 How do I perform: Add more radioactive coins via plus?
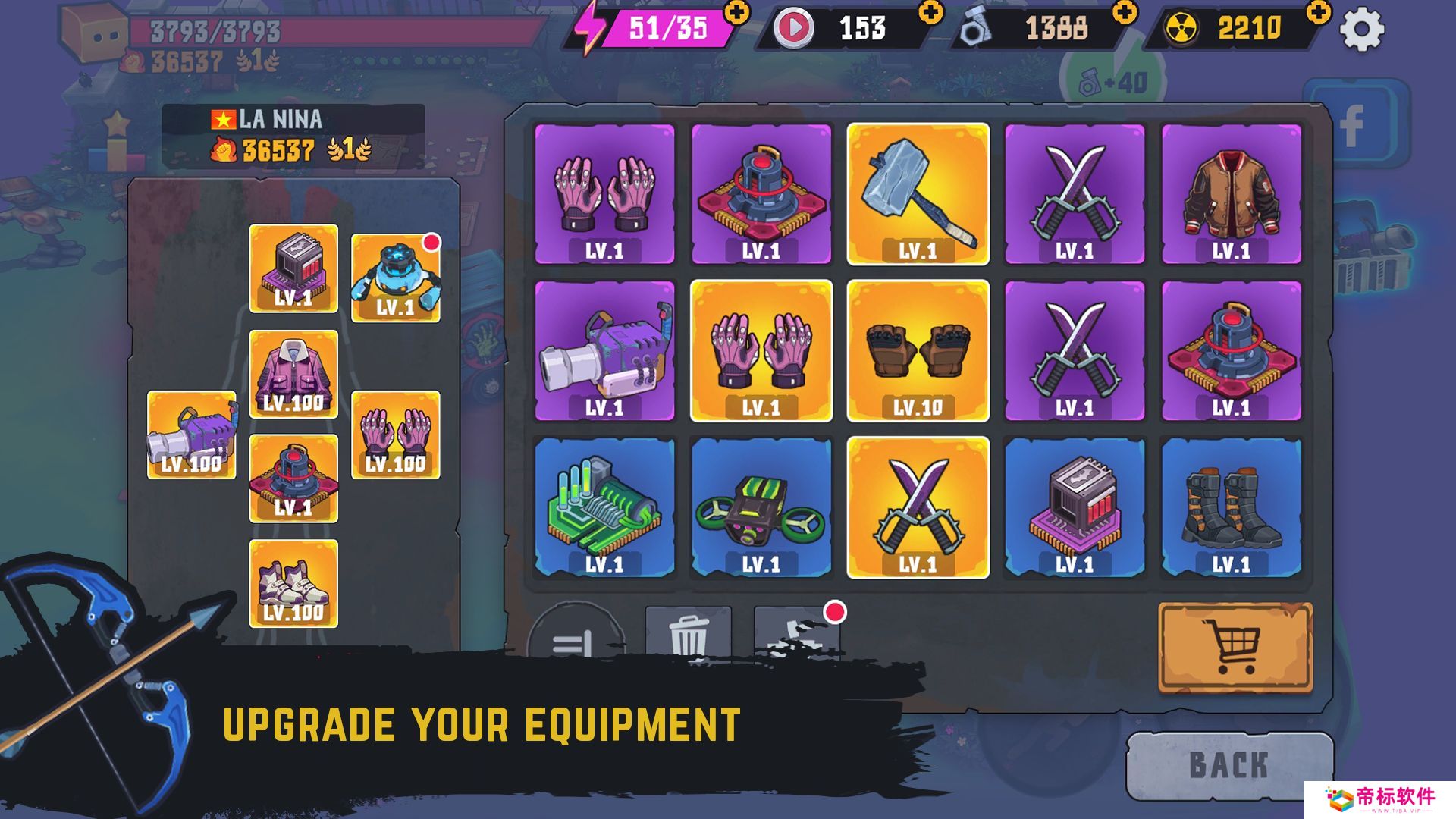[x=1319, y=13]
